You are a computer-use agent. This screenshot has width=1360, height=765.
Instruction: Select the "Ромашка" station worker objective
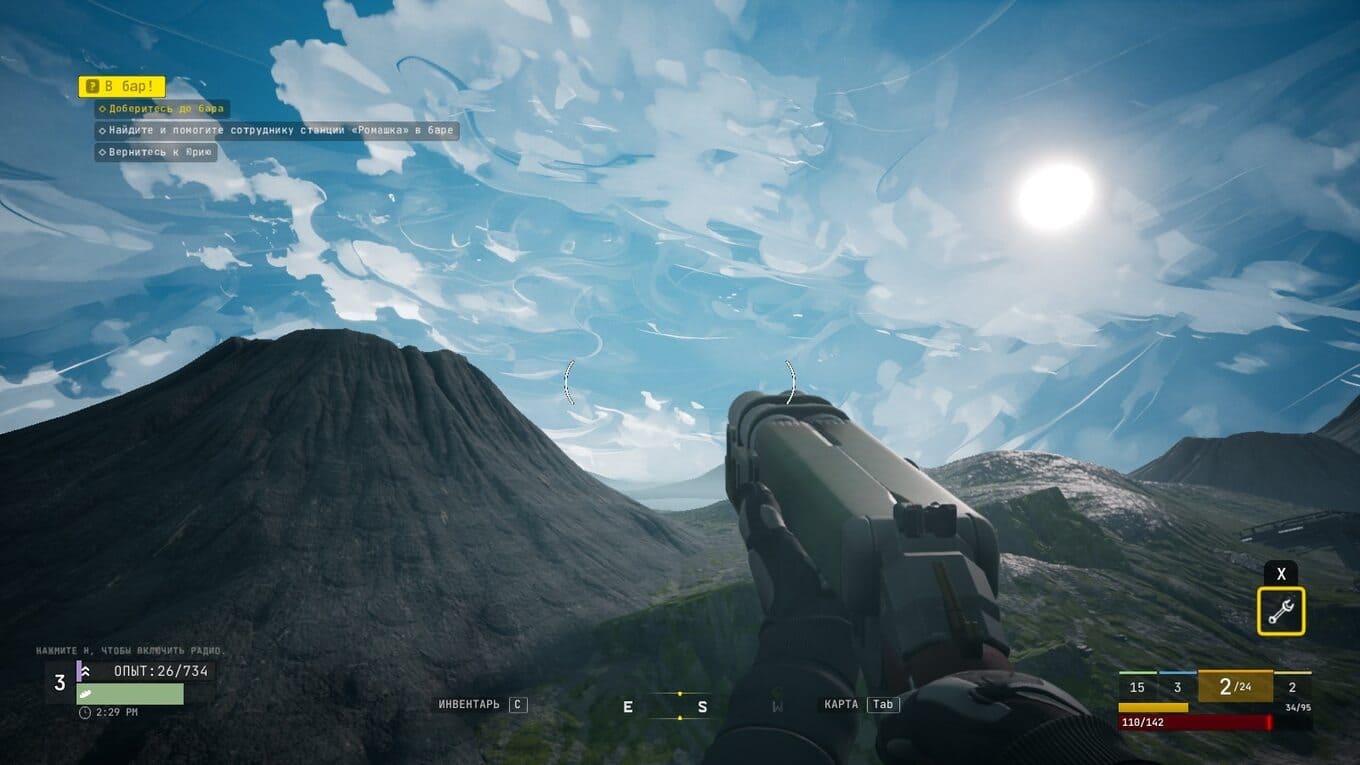tap(277, 131)
